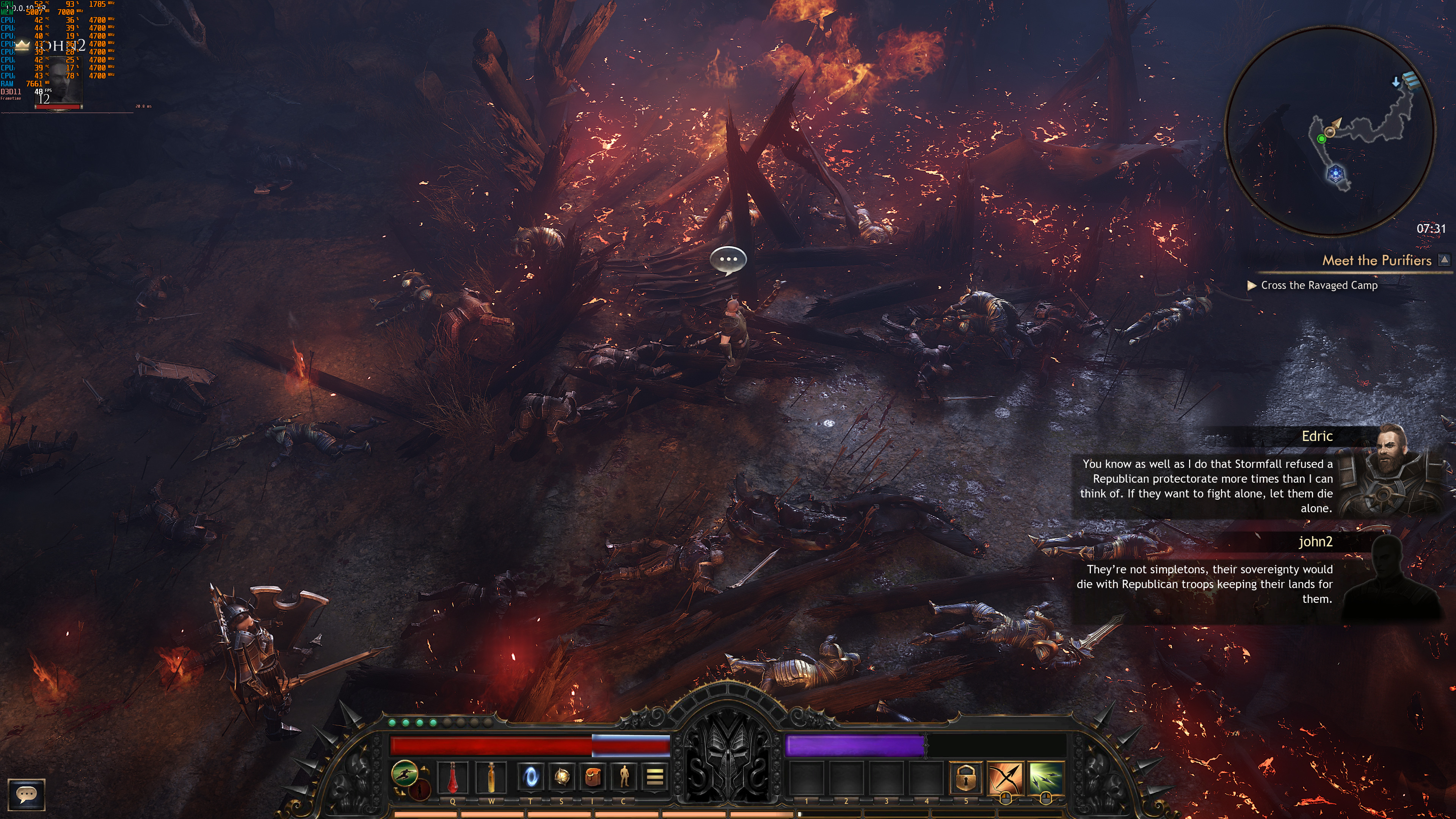Select the blue stairs exit marker on minimap

tap(1411, 80)
